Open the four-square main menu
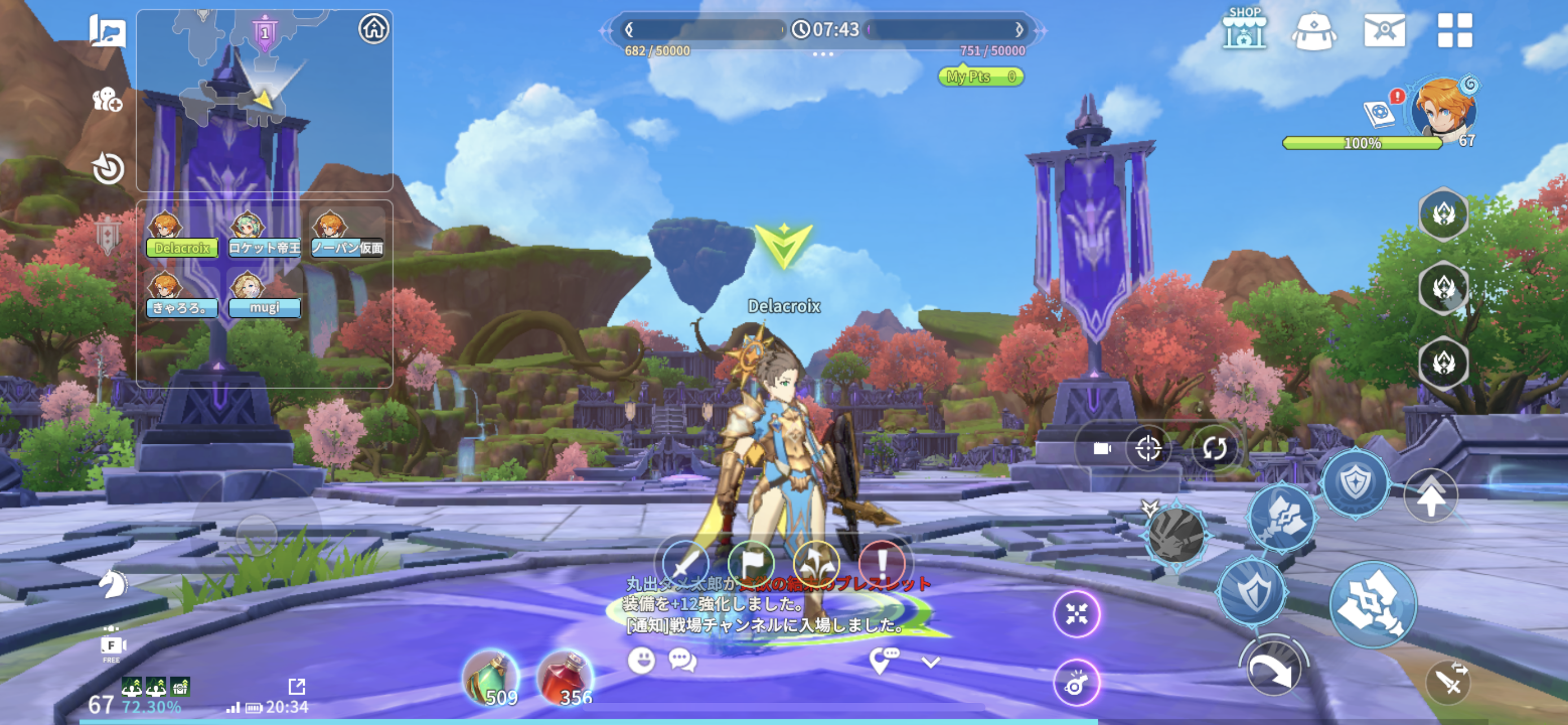Screen dimensions: 1568x725 point(1455,30)
